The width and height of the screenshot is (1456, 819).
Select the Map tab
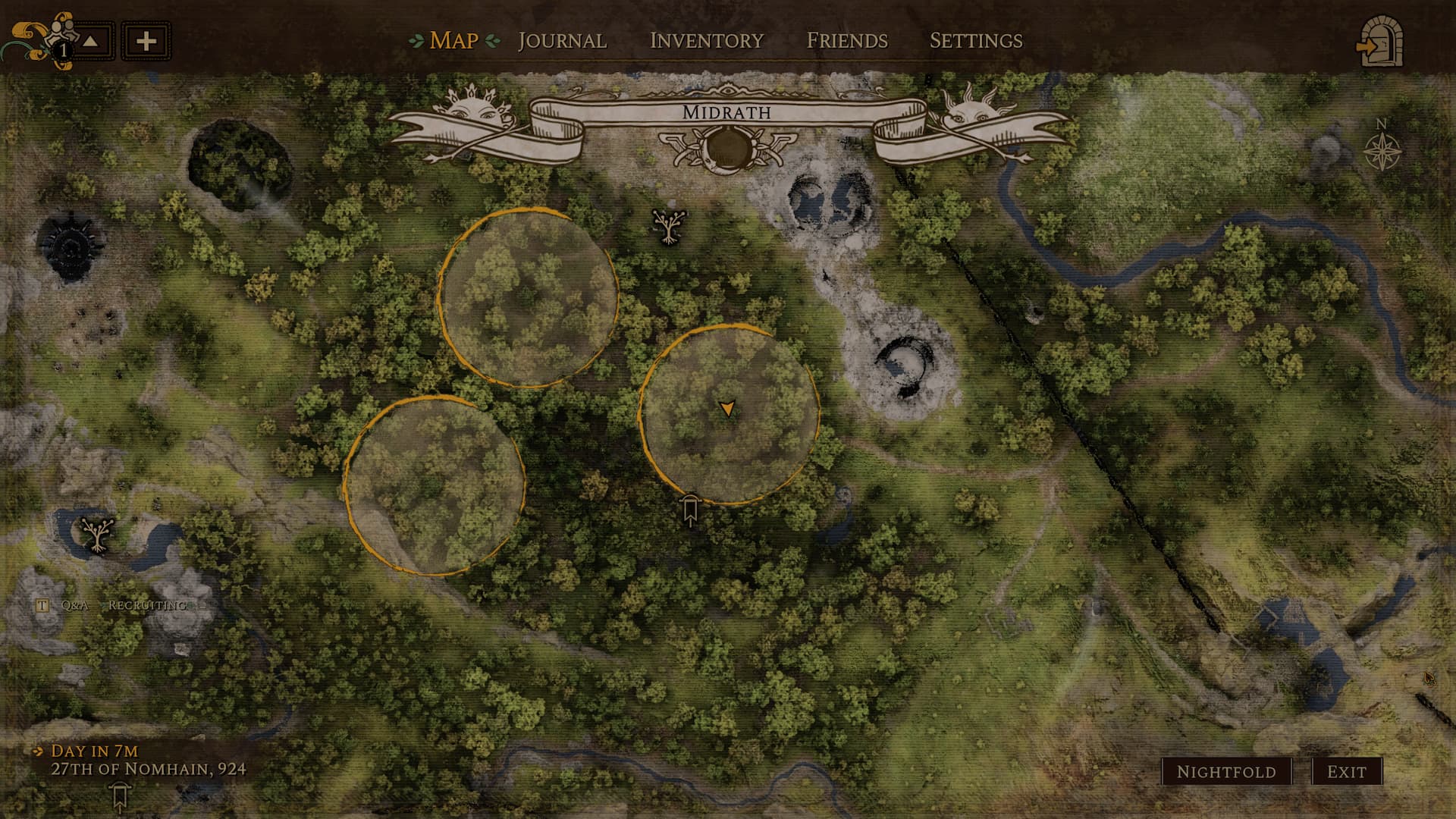[x=453, y=40]
